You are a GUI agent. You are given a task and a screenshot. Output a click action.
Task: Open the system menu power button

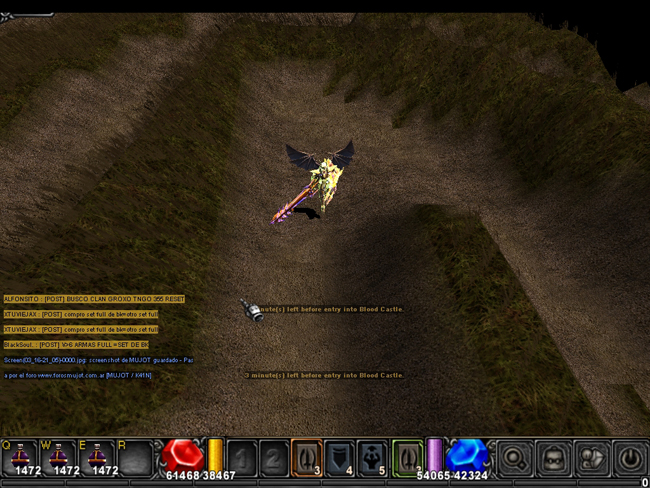(630, 458)
